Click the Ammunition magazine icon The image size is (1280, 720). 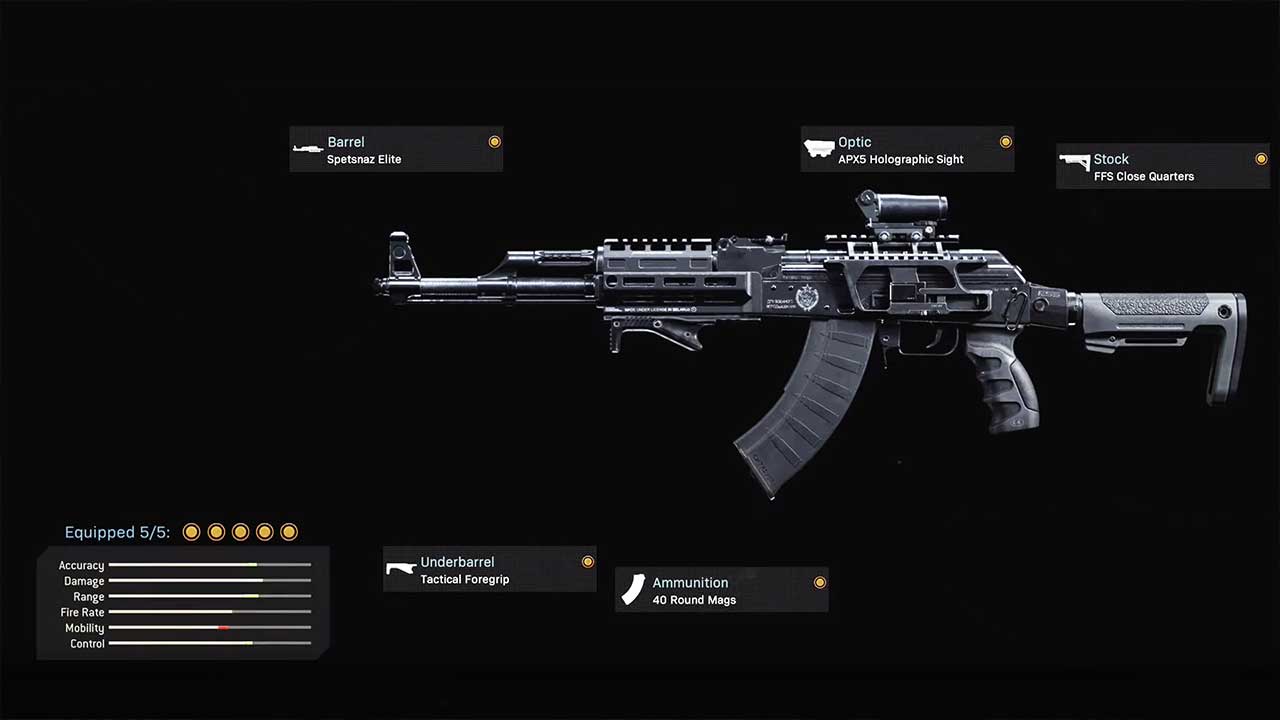pyautogui.click(x=633, y=590)
